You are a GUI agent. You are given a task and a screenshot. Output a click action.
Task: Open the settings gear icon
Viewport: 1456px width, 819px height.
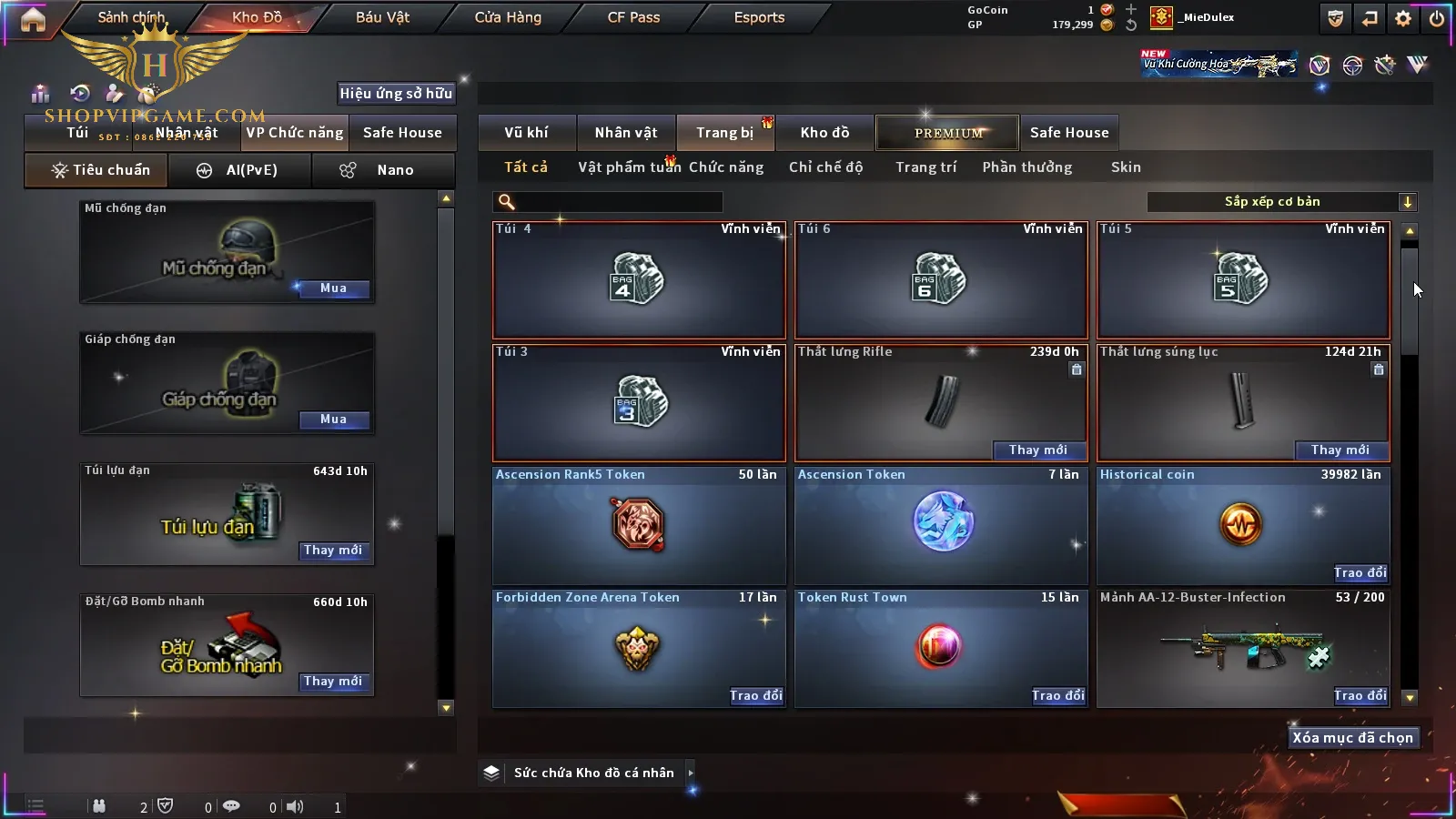tap(1403, 18)
